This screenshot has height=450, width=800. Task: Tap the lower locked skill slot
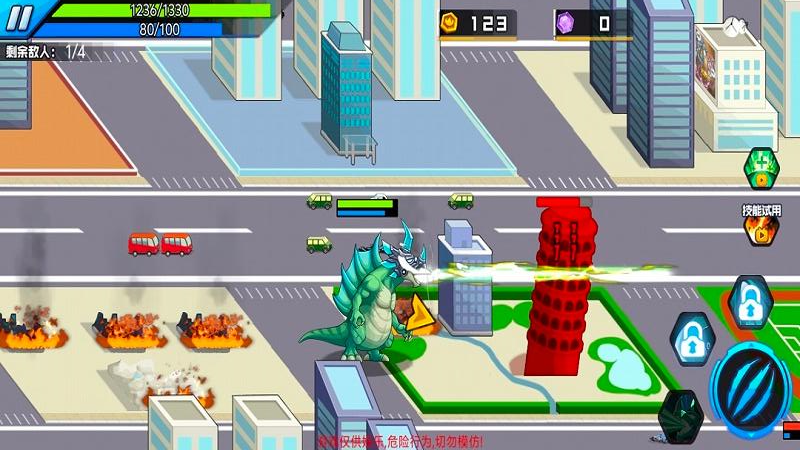click(x=691, y=341)
